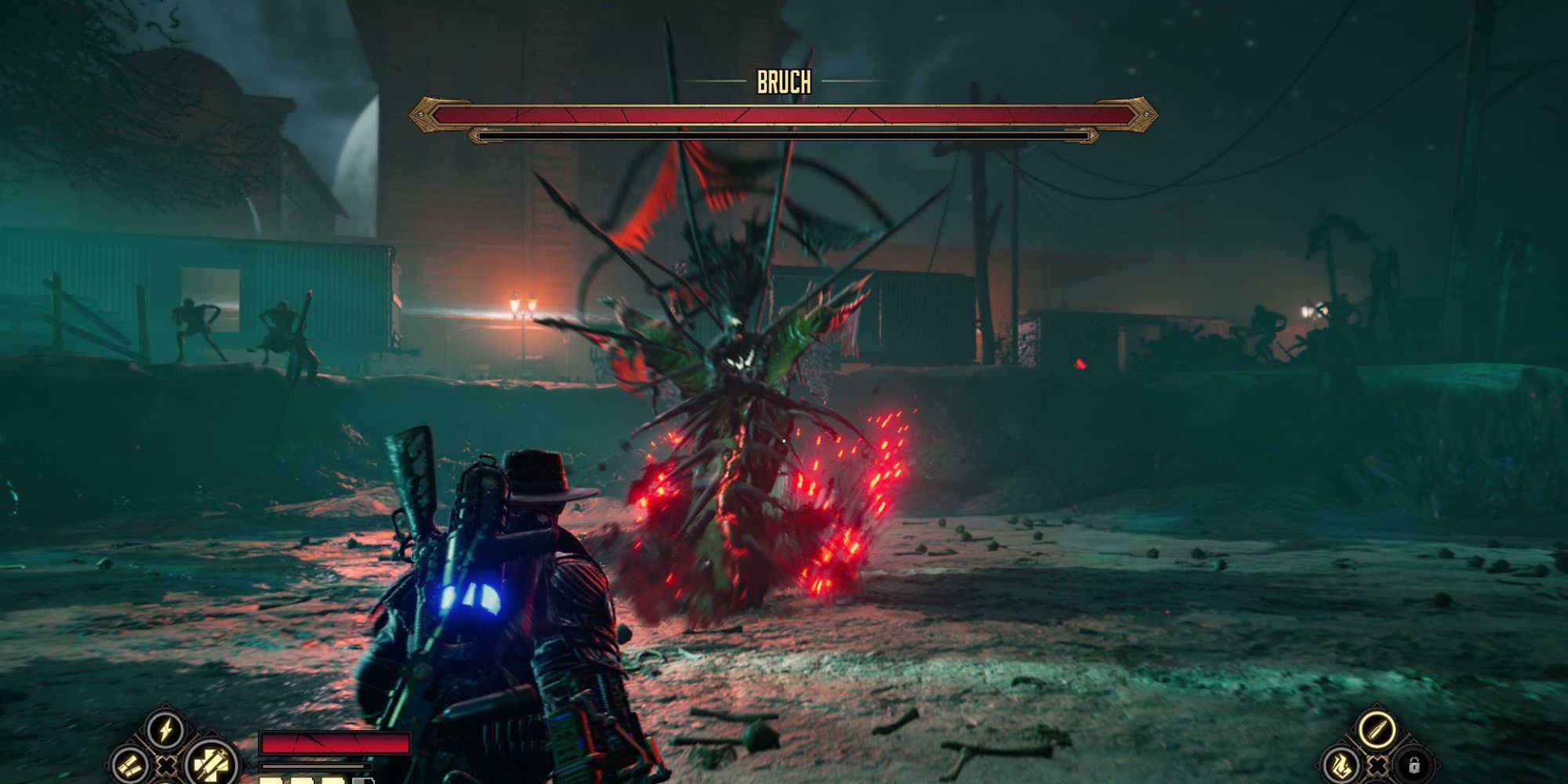
Task: Expand the boss health bar frame
Action: click(x=784, y=116)
